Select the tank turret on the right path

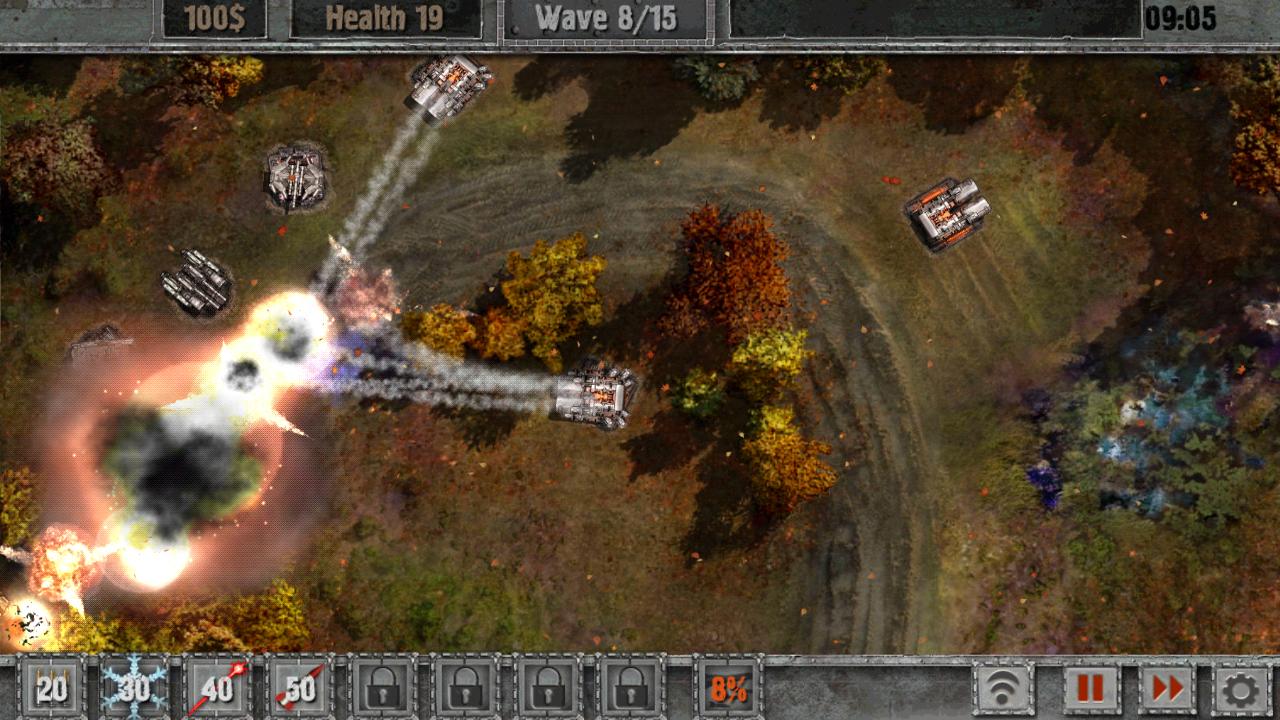point(945,215)
